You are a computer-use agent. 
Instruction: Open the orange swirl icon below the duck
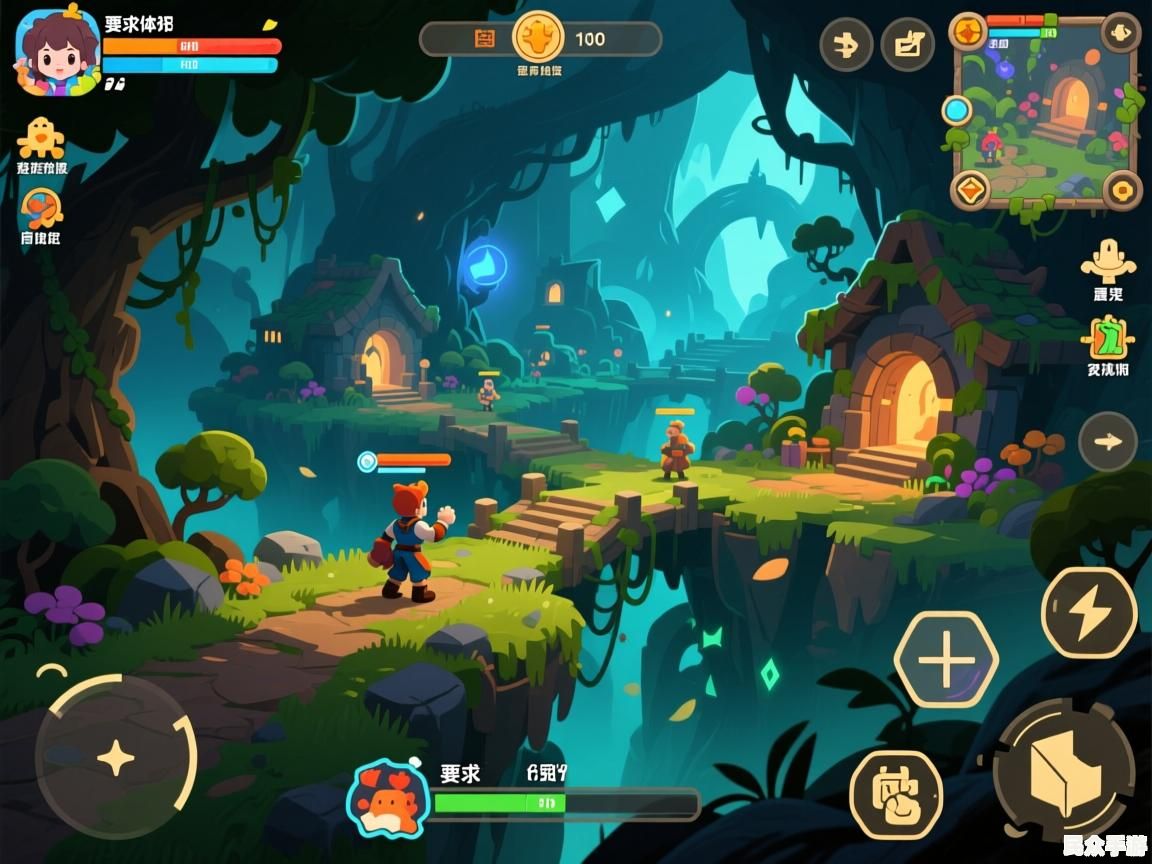click(x=41, y=209)
